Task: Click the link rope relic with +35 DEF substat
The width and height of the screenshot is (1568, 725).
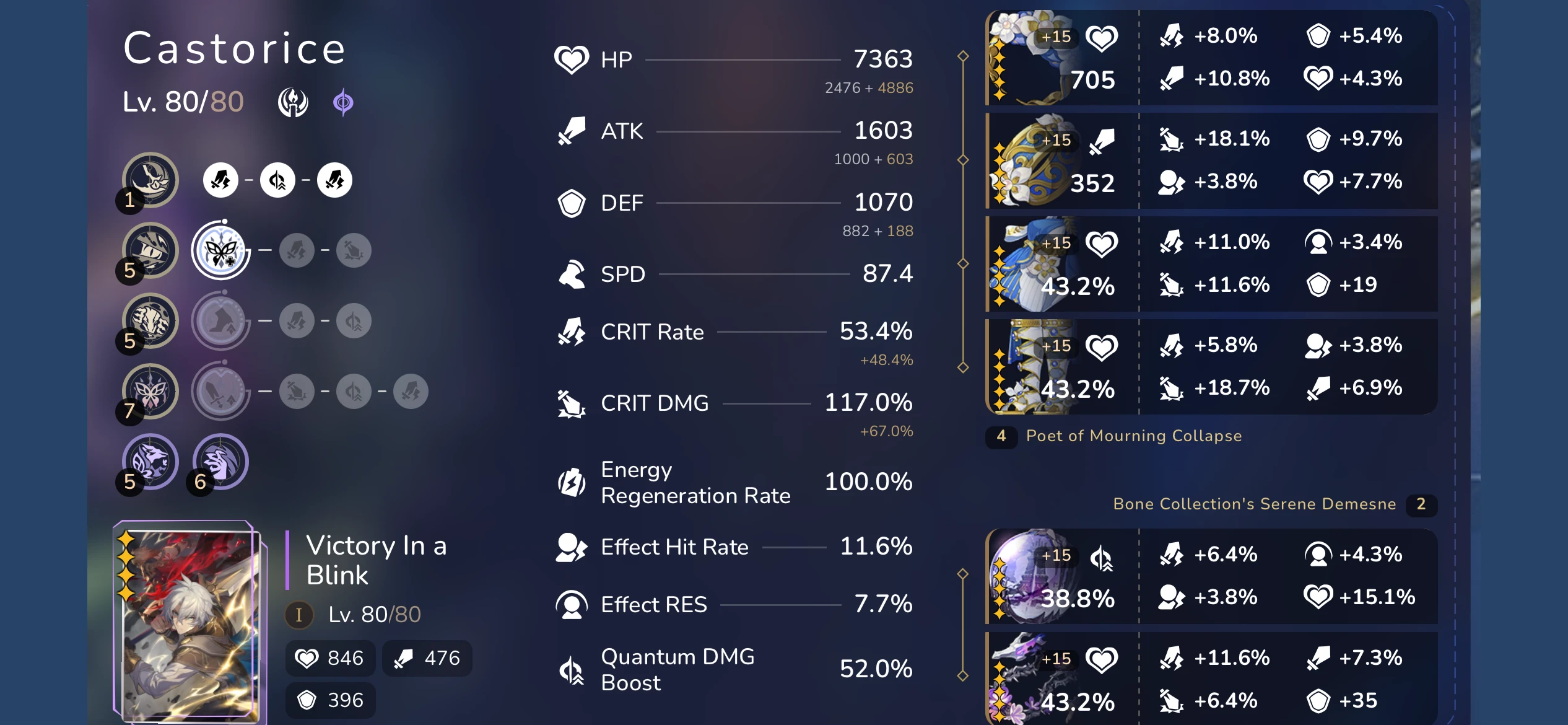Action: coord(1053,679)
